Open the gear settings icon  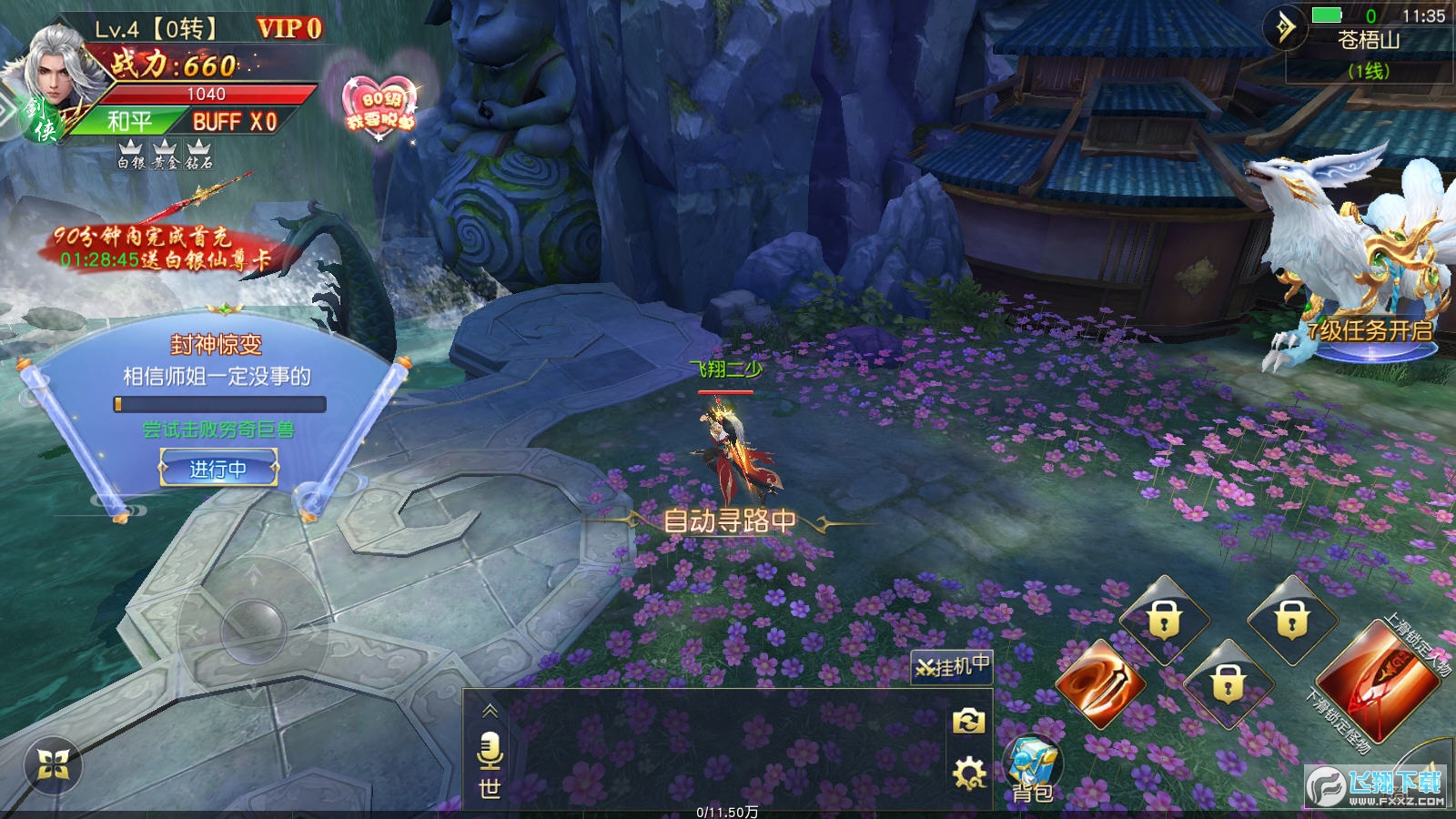[x=968, y=774]
